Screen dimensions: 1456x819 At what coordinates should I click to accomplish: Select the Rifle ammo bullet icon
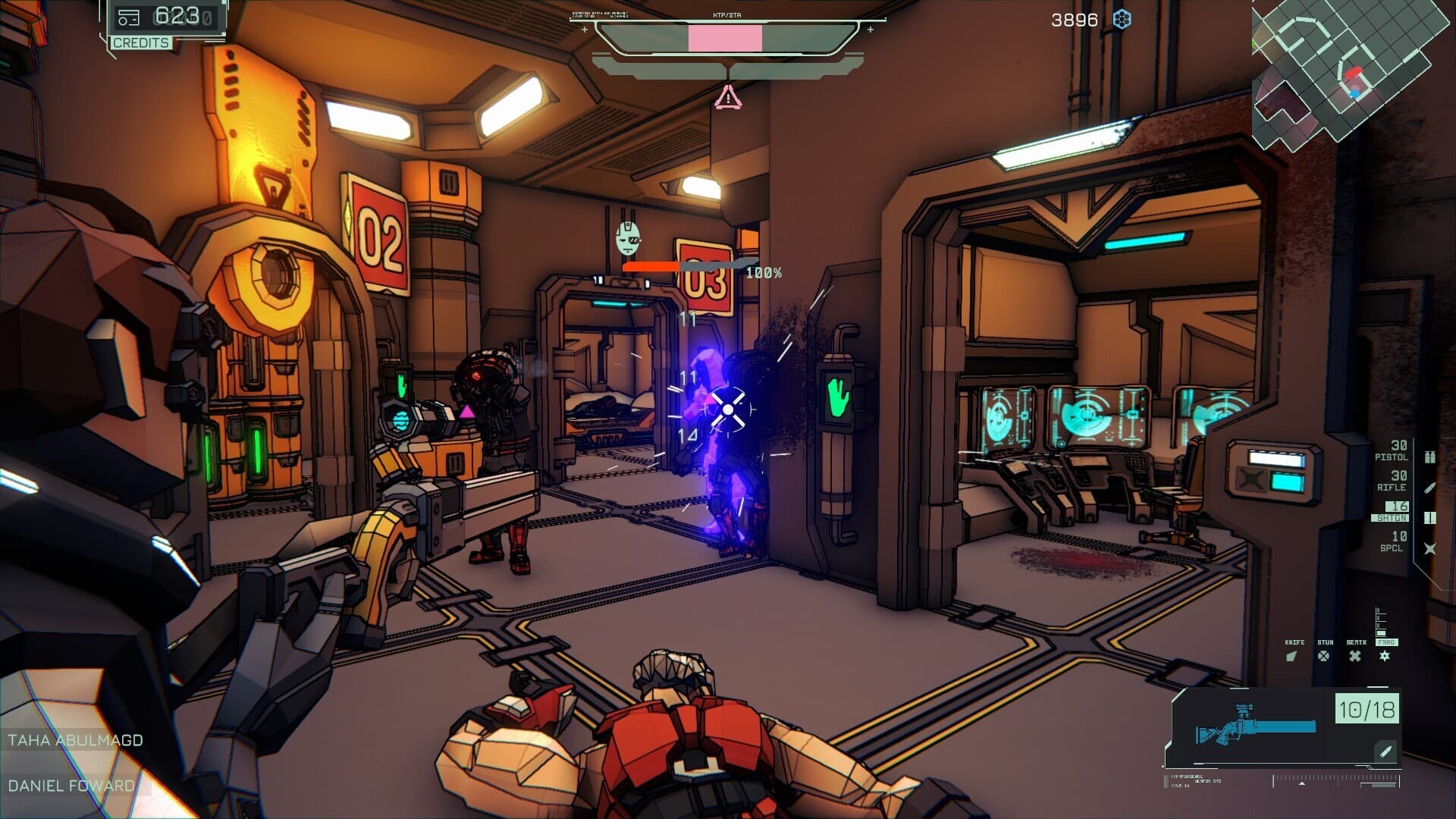click(1429, 488)
